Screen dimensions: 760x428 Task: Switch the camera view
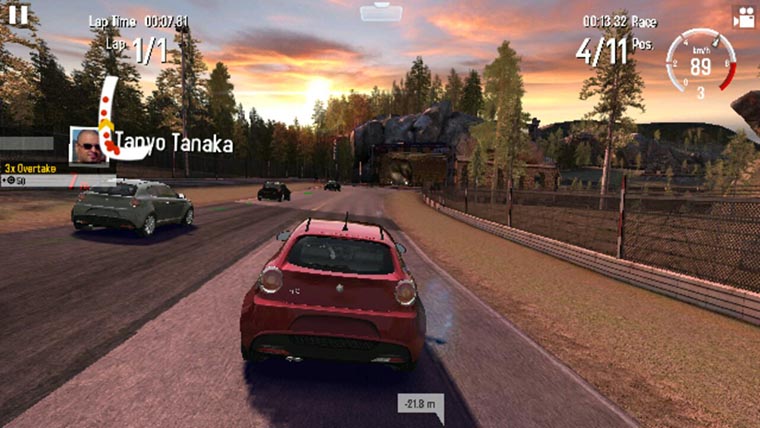click(x=743, y=17)
